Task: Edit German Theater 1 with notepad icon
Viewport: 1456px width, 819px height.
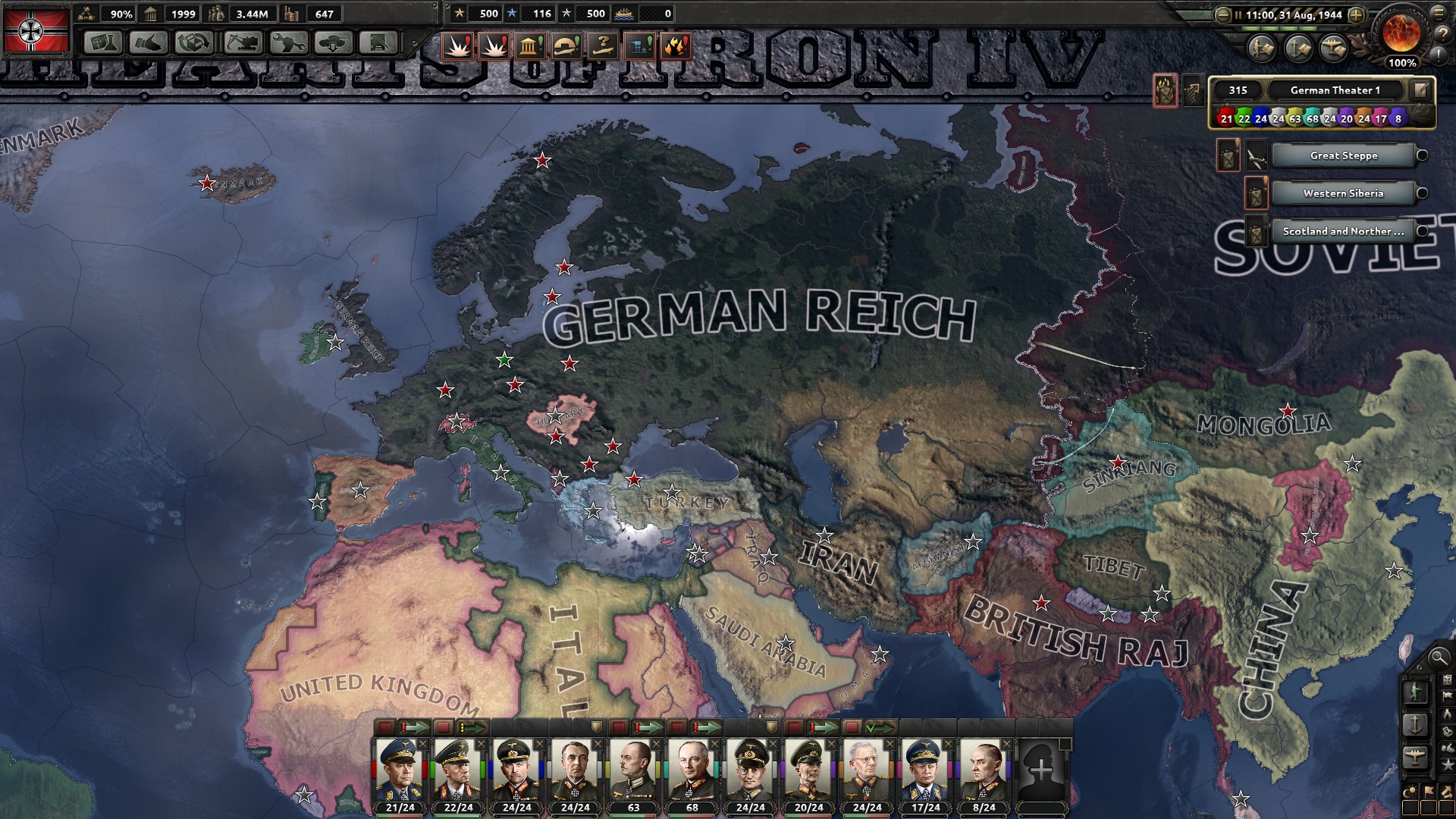Action: coord(1420,90)
